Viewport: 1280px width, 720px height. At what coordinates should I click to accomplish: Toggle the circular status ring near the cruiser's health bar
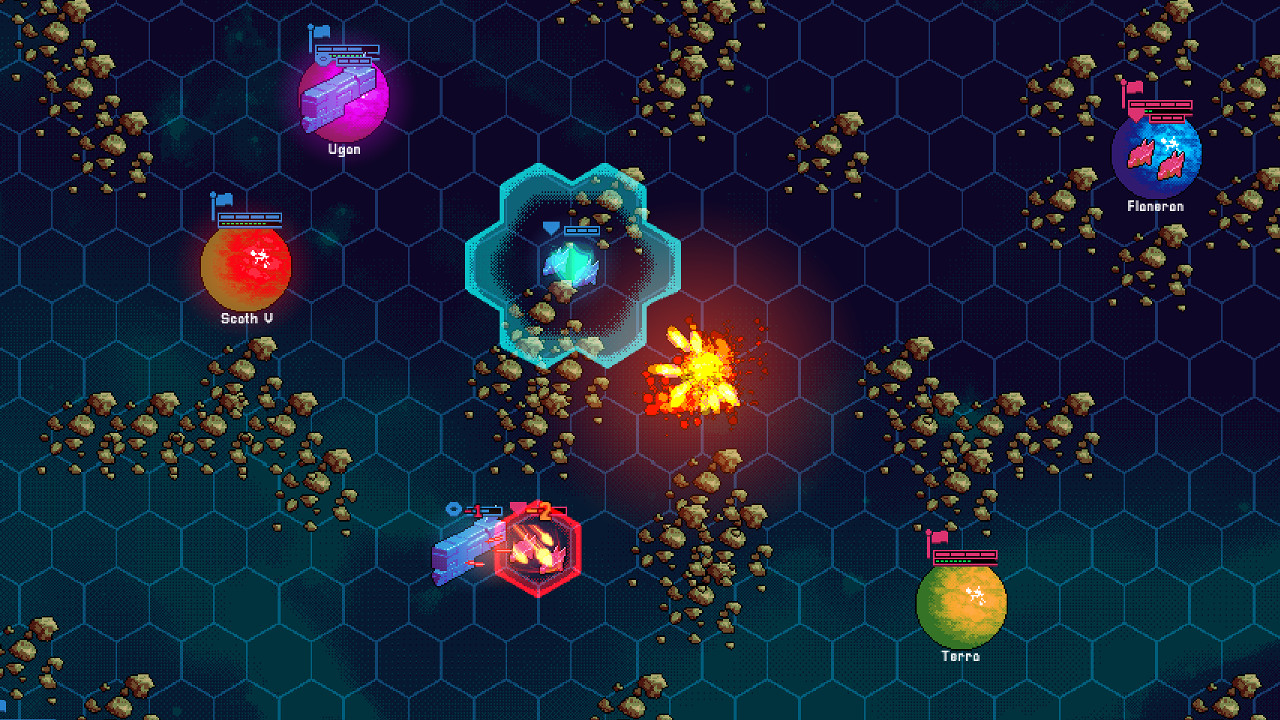point(453,508)
